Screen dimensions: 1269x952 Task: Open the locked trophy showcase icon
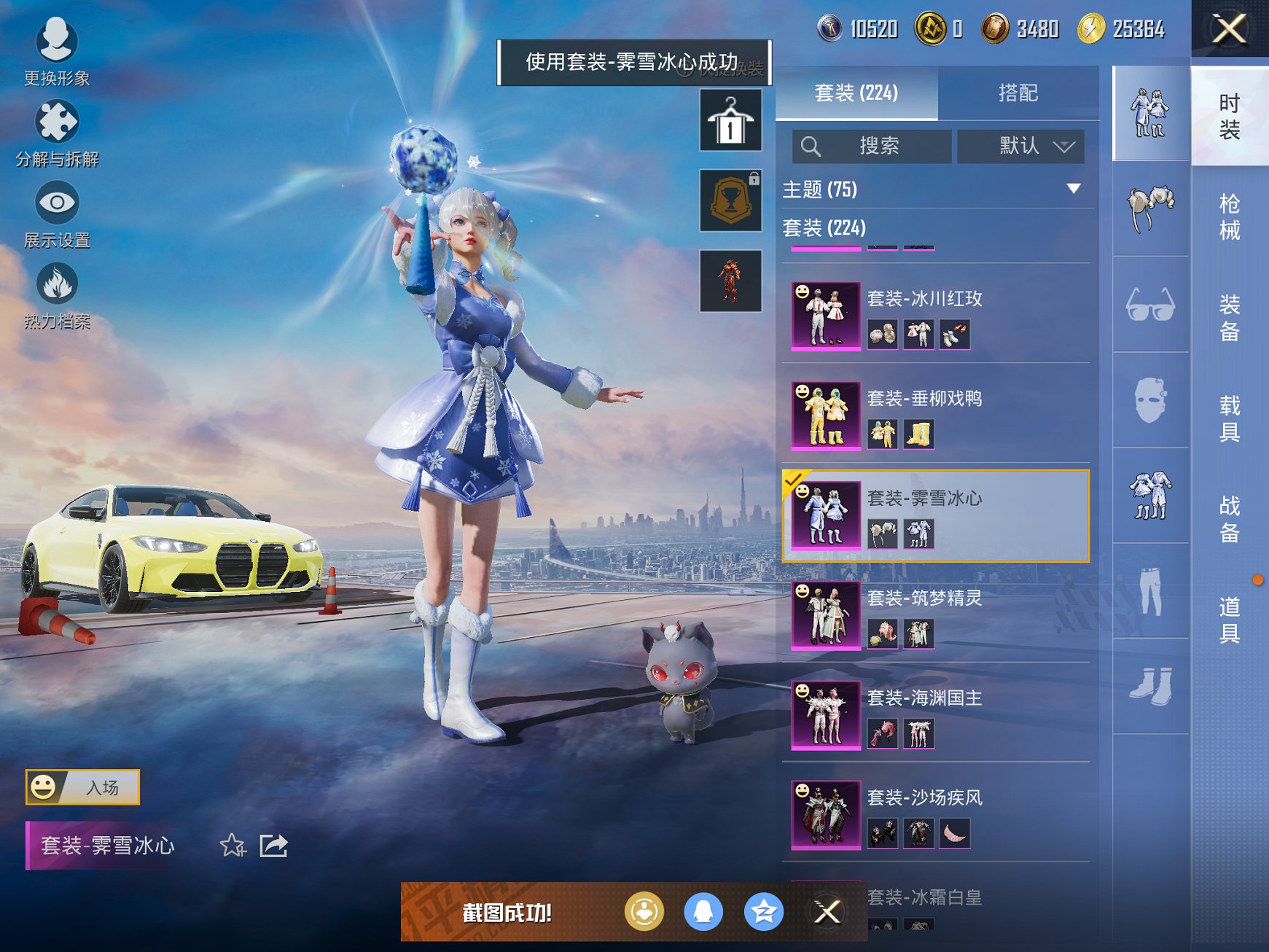pos(730,200)
